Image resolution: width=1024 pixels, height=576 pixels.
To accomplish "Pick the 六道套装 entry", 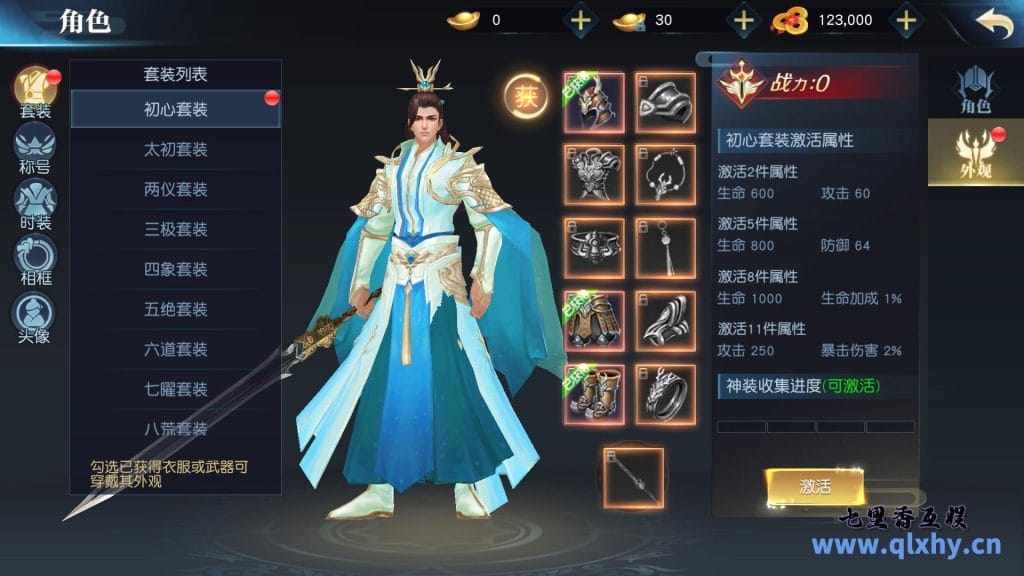I will (x=175, y=349).
